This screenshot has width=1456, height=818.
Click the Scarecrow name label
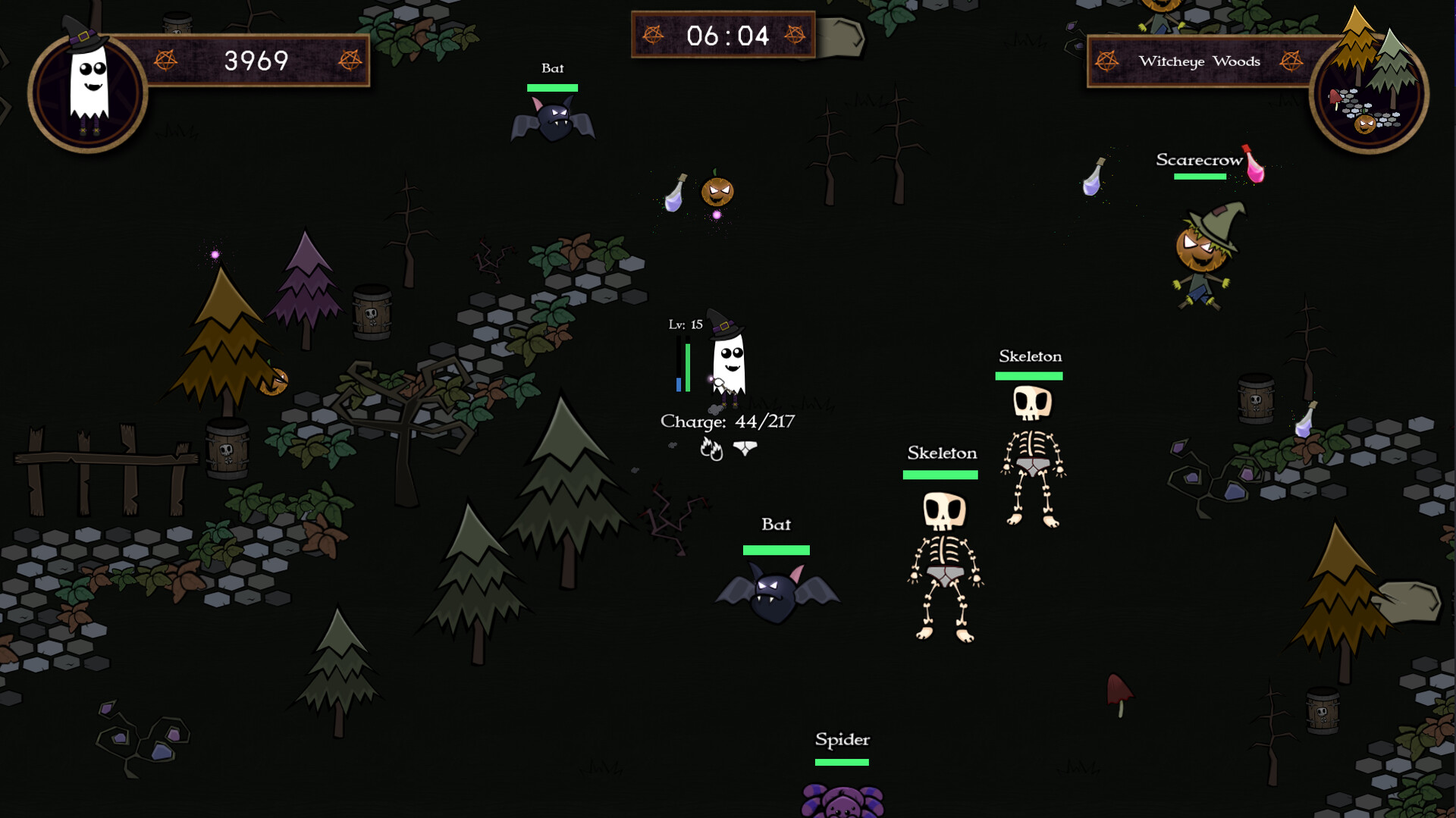point(1197,160)
